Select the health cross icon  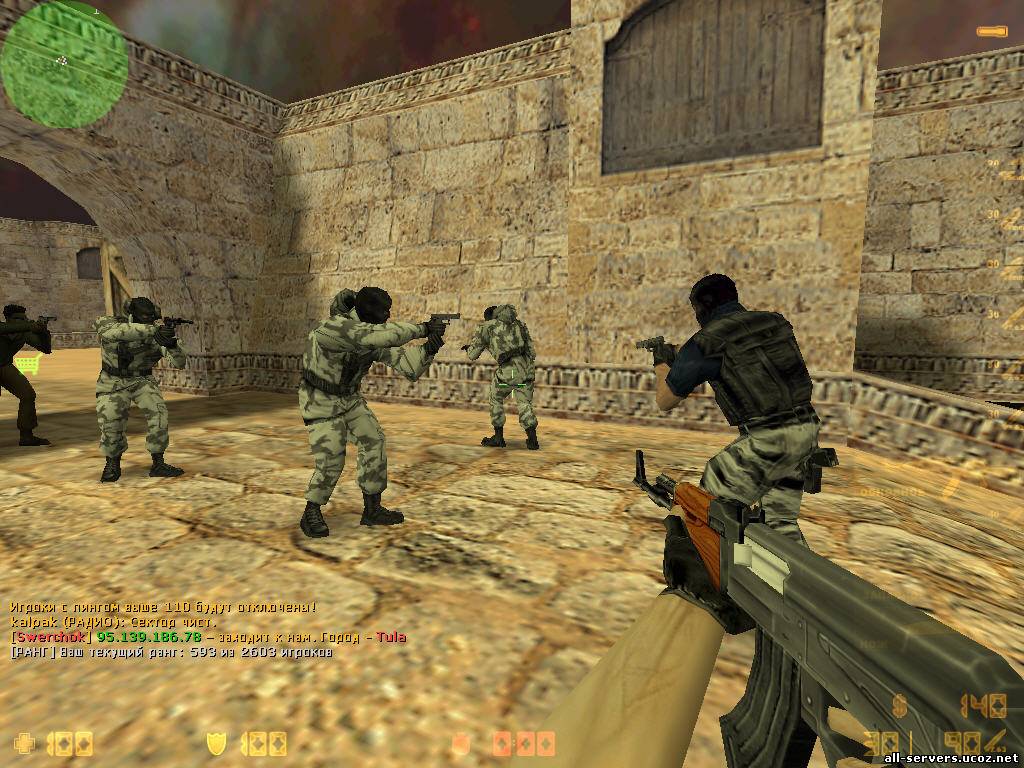(x=23, y=743)
